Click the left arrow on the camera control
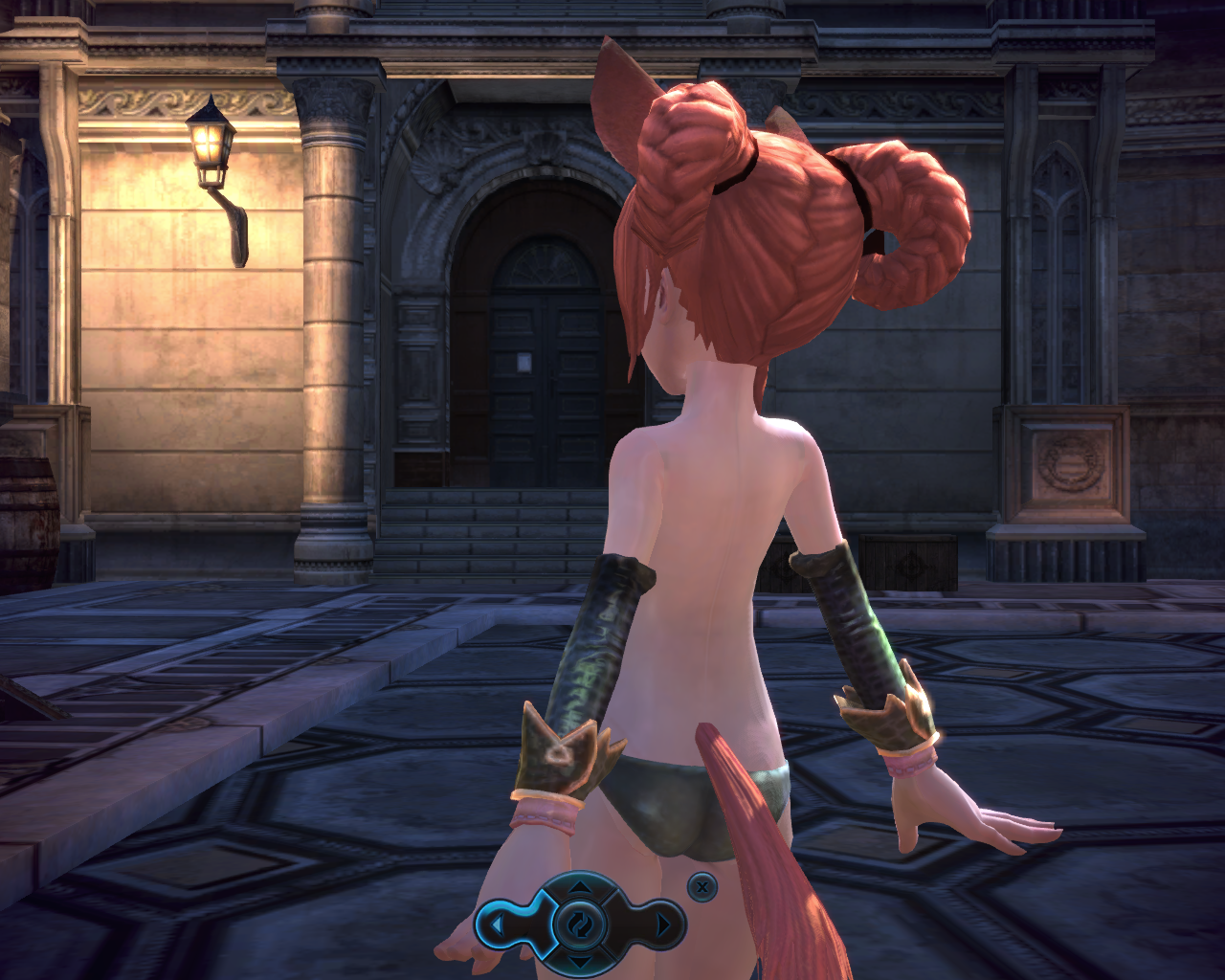 click(x=498, y=925)
